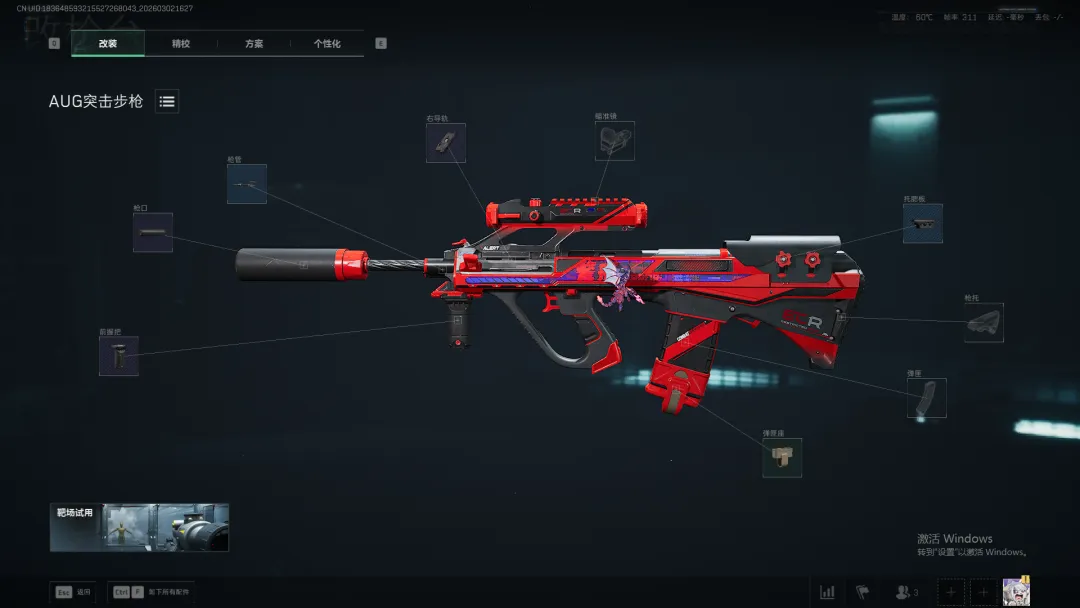Choose the 枪托 stock attachment slot
1080x608 pixels.
coord(983,323)
